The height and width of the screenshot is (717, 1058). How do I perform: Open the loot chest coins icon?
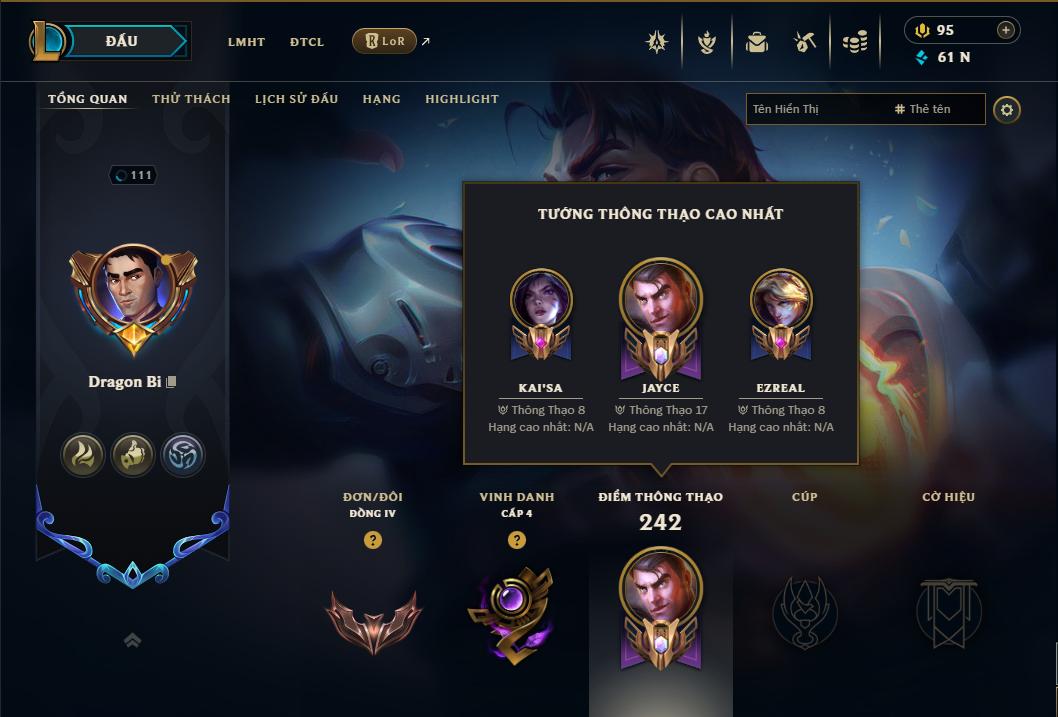[854, 42]
